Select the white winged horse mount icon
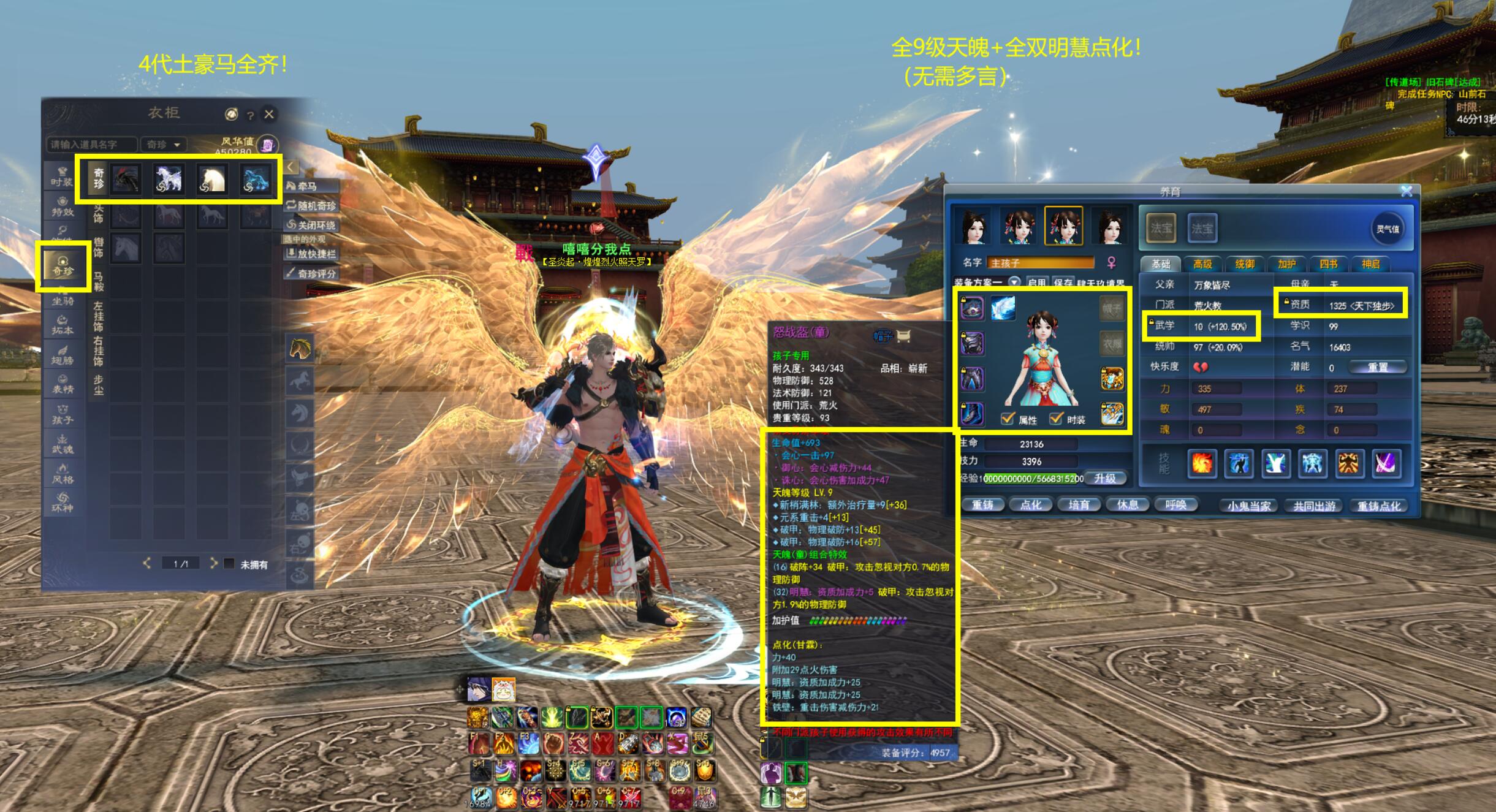 (169, 179)
